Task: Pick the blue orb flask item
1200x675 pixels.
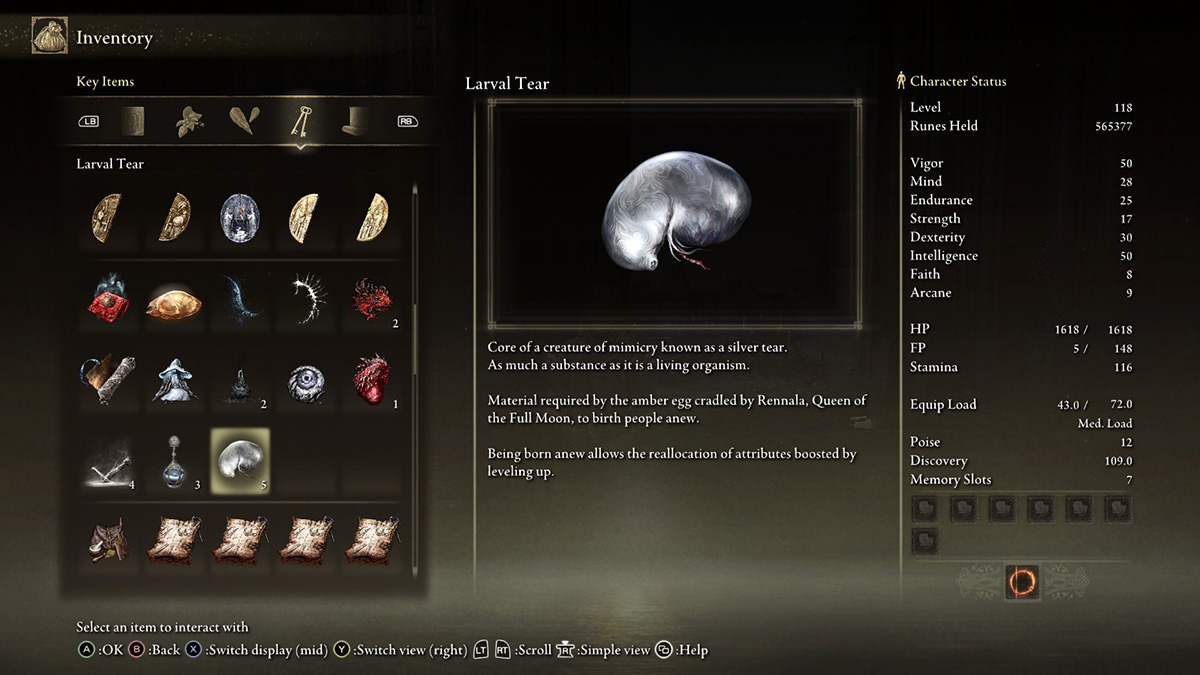Action: pos(174,460)
